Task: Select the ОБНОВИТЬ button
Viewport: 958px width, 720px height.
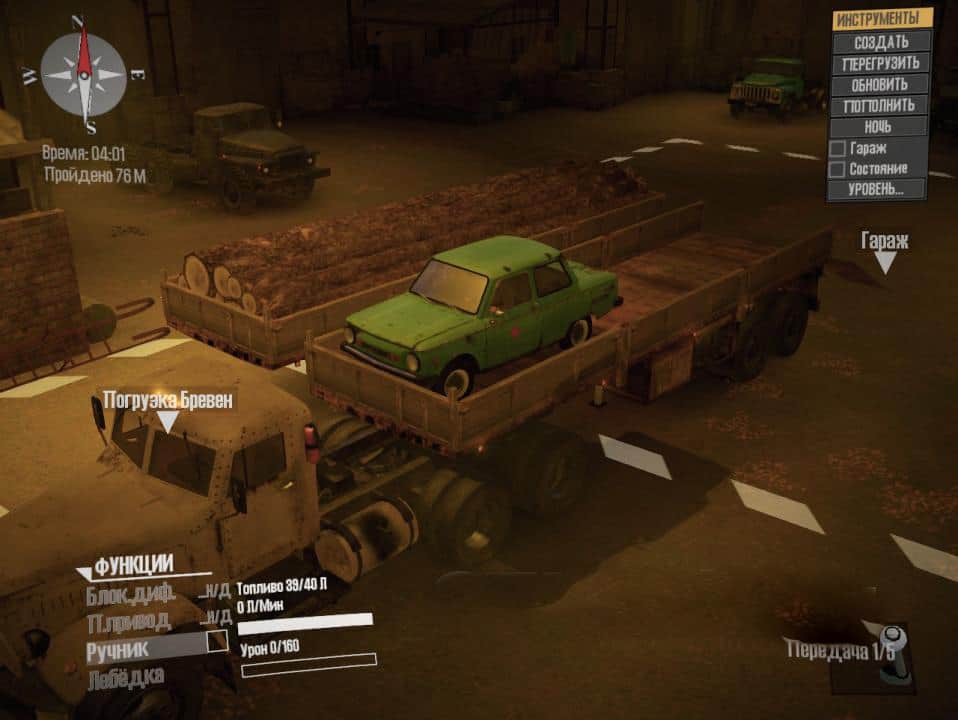Action: point(880,84)
